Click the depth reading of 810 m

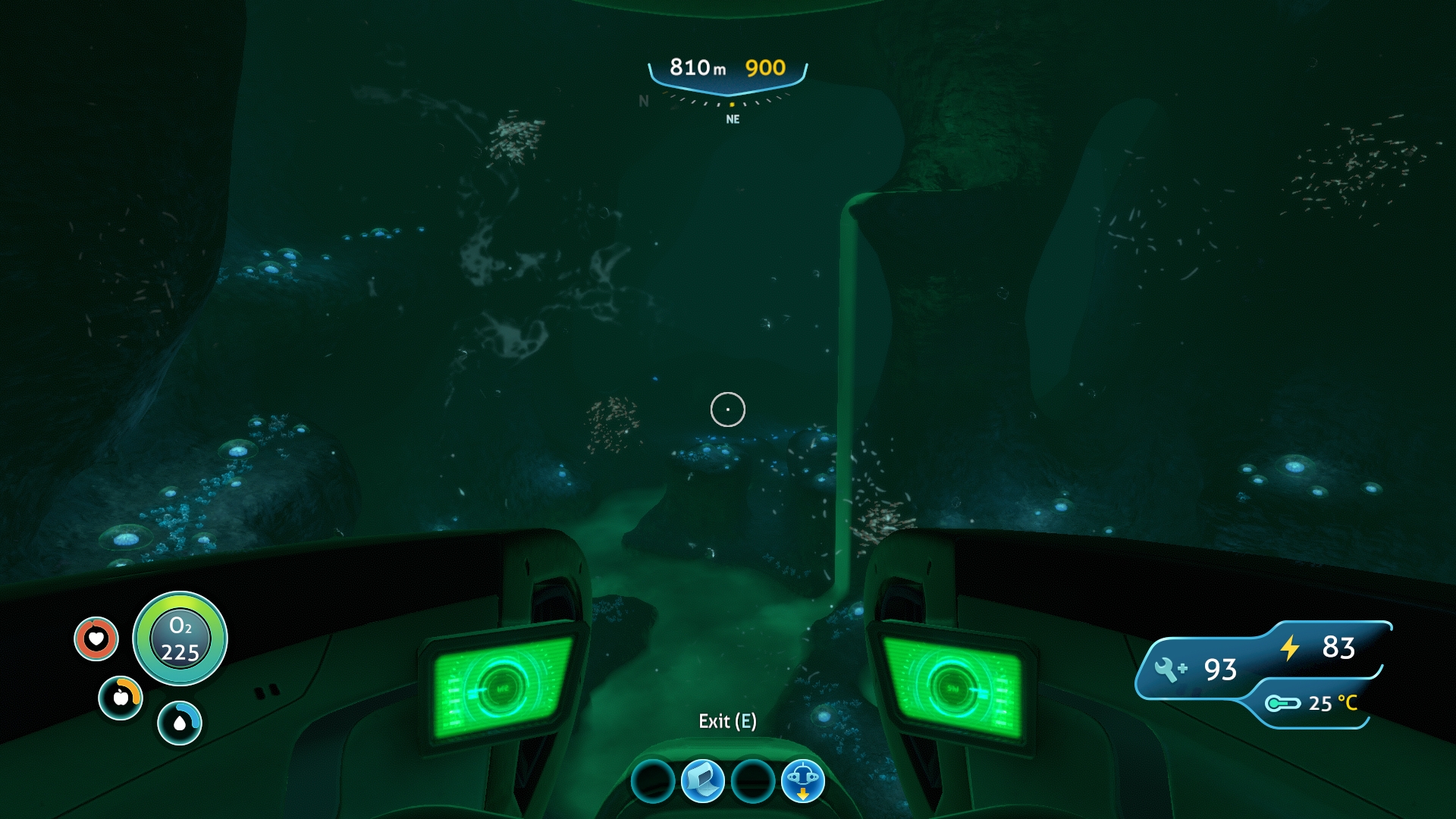point(697,67)
